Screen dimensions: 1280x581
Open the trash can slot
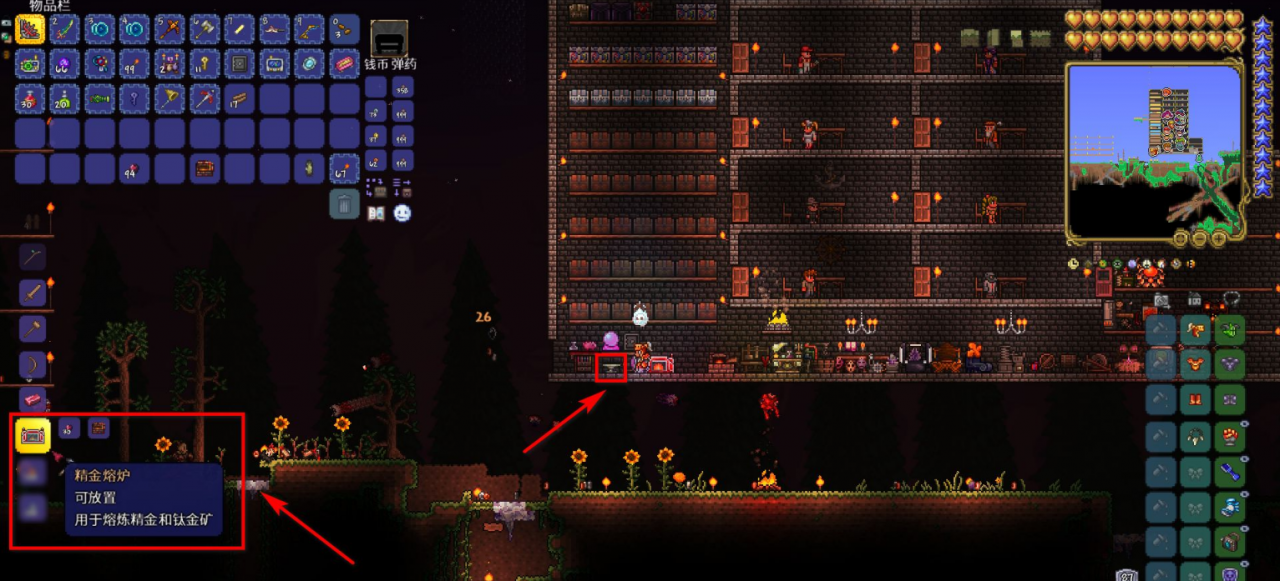[x=344, y=204]
